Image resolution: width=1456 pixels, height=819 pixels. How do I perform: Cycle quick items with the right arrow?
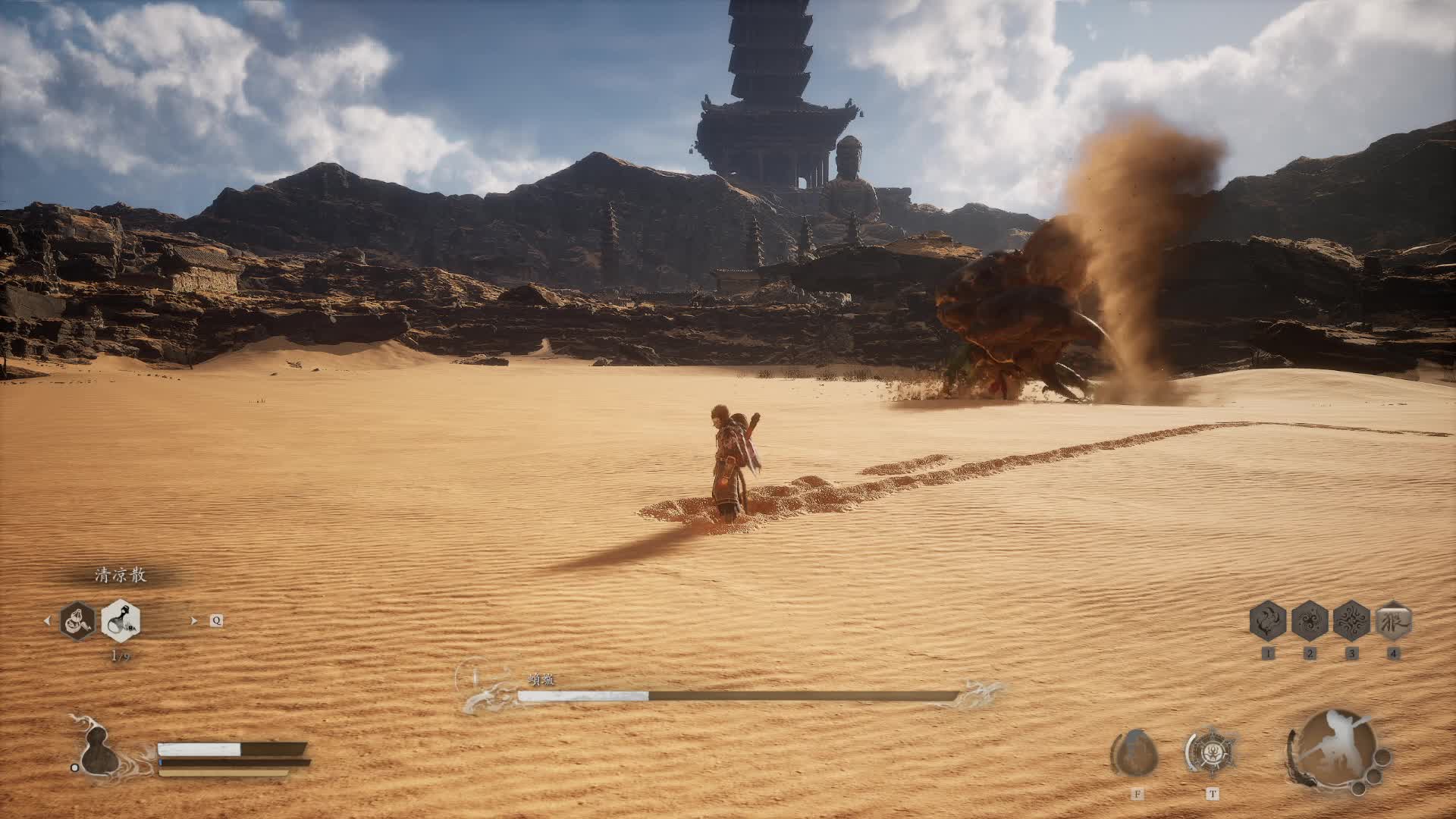194,620
